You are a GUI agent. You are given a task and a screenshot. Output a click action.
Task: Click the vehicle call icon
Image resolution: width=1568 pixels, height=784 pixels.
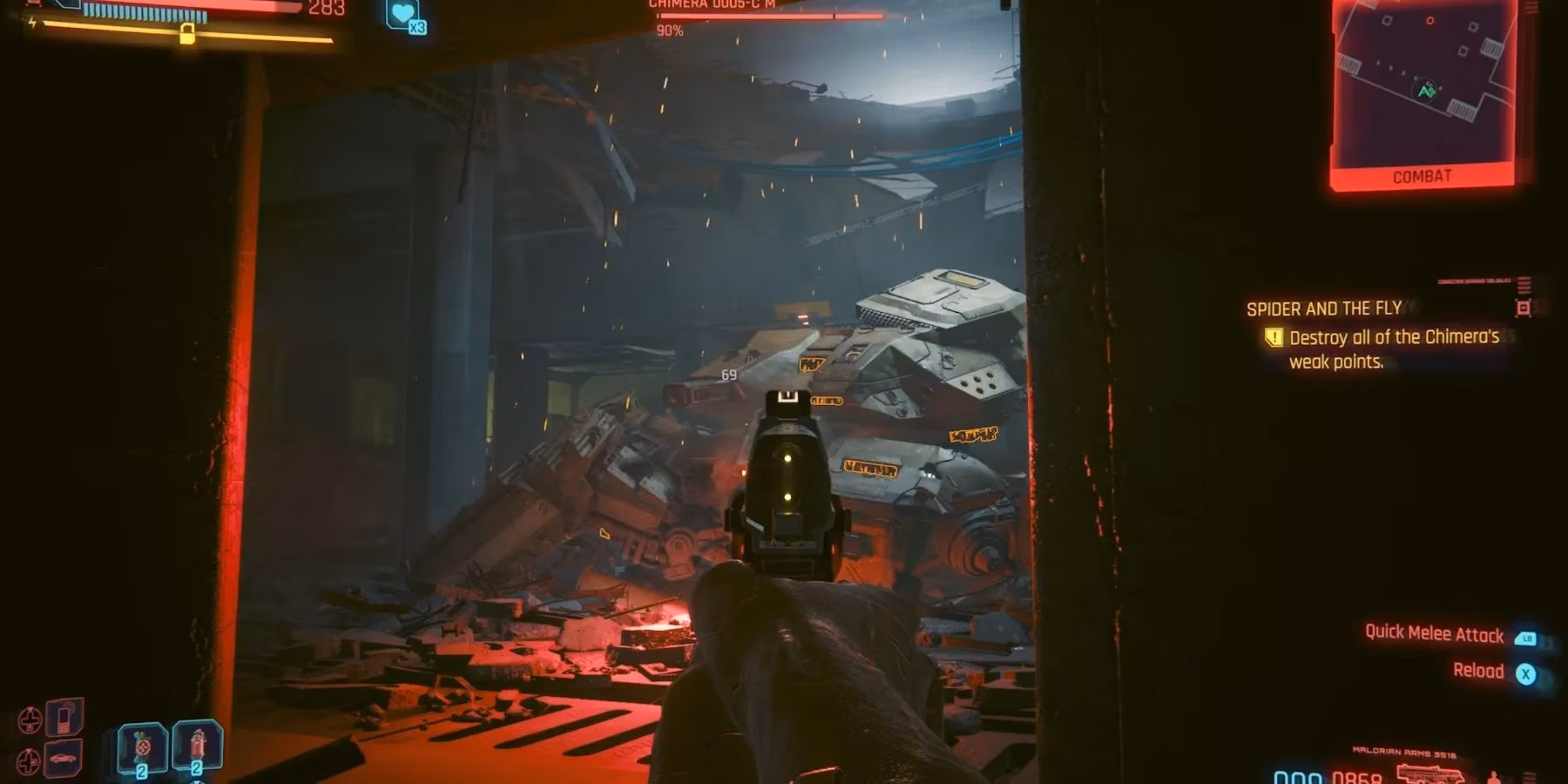[63, 759]
